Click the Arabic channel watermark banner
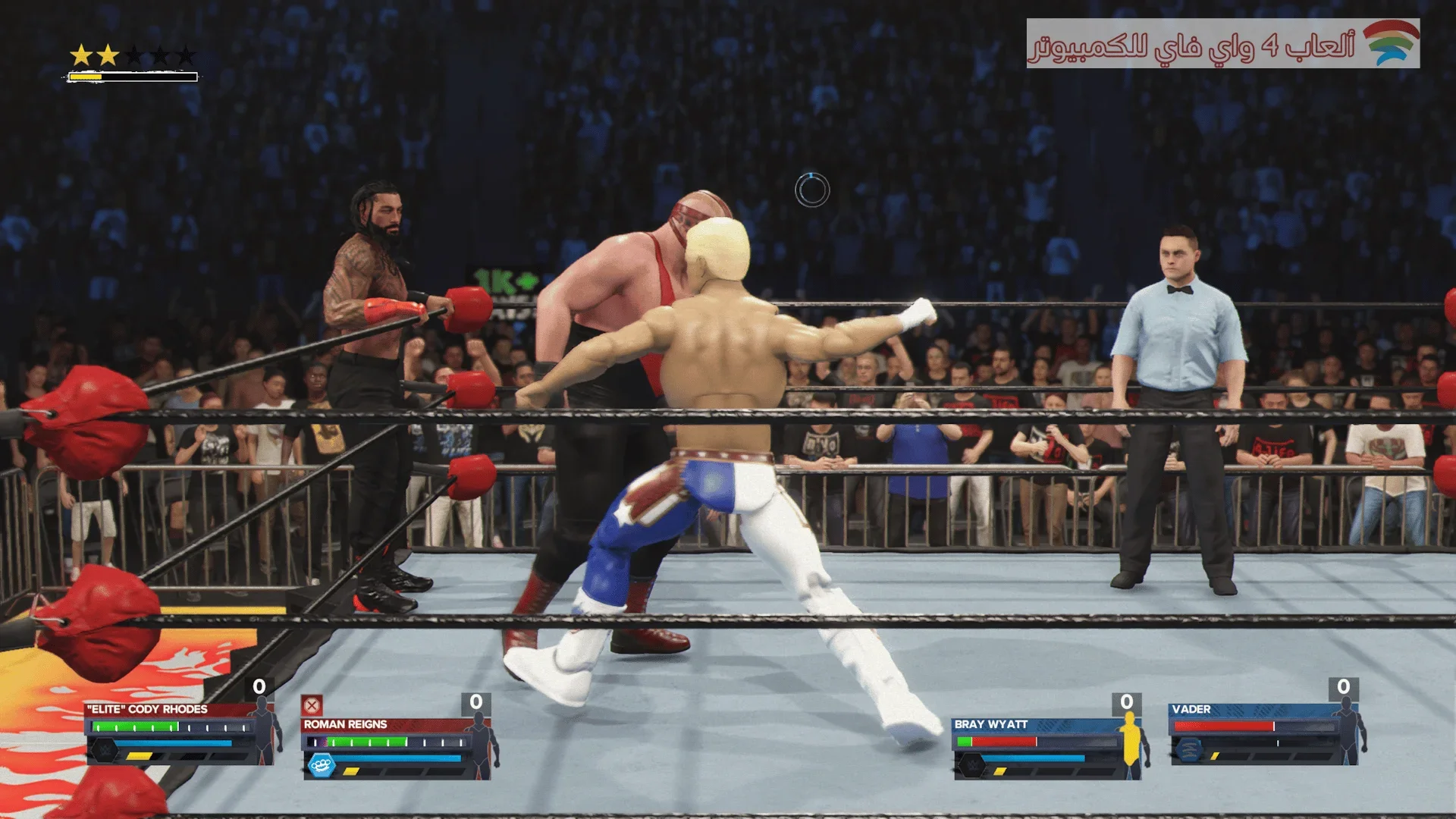1456x819 pixels. coord(1222,44)
